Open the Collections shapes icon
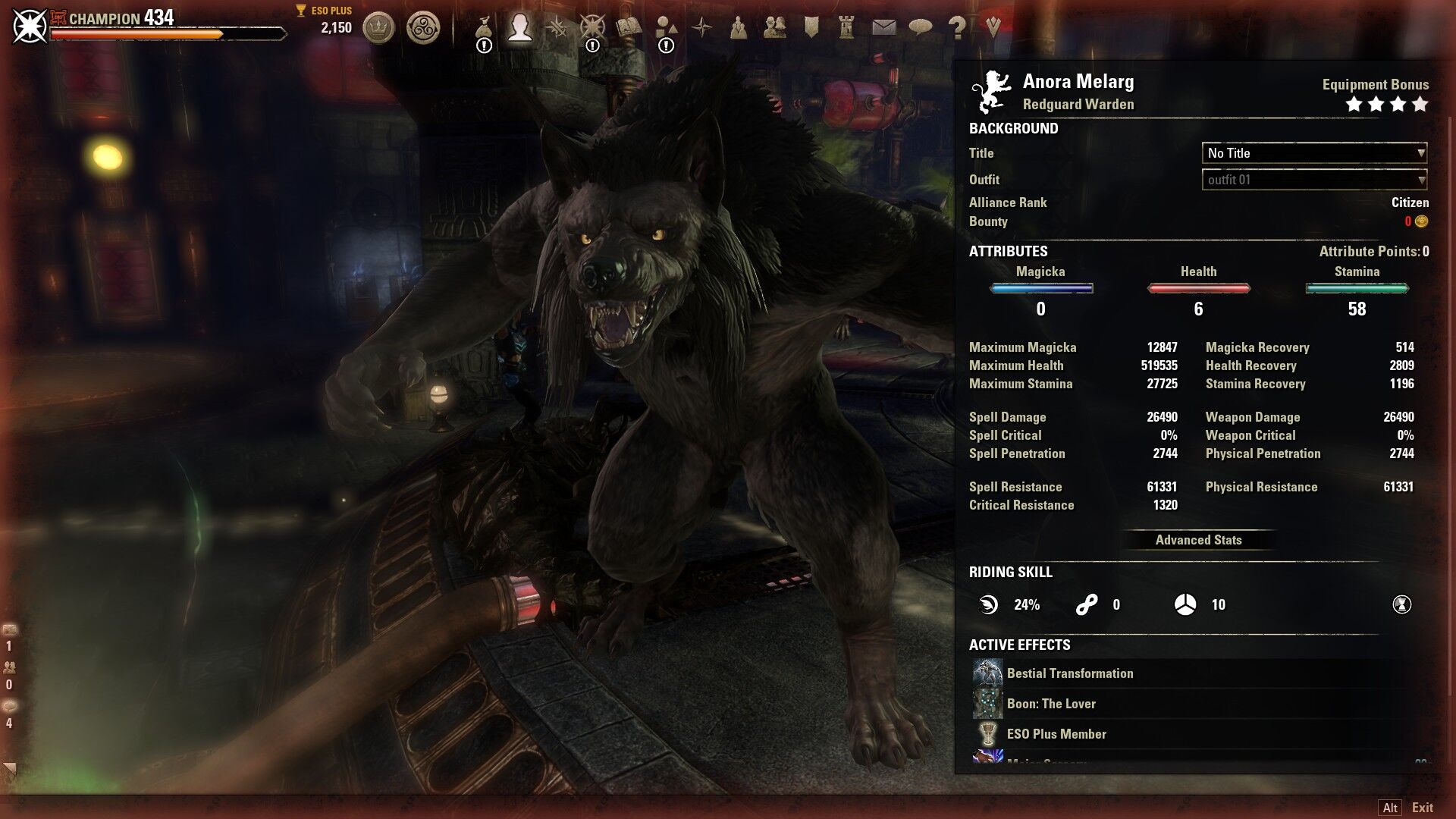1456x819 pixels. [666, 28]
